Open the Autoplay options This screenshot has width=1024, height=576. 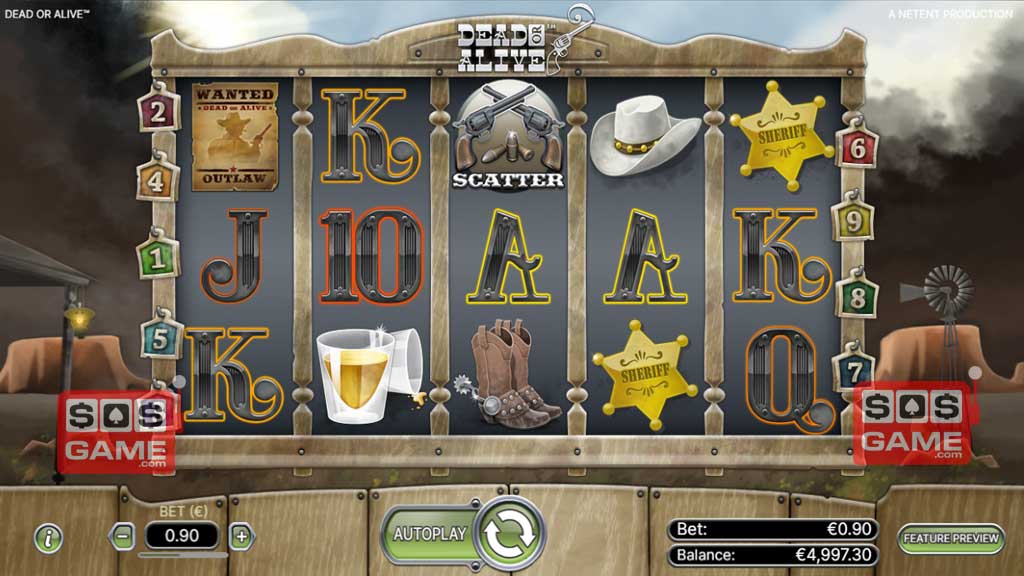pos(429,534)
